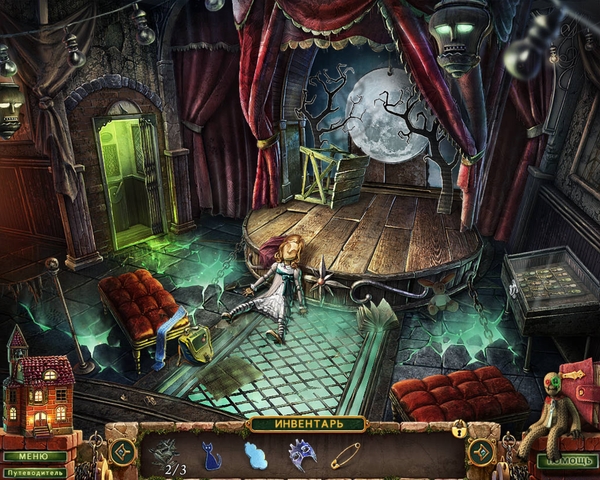The image size is (600, 480).
Task: Toggle the inventory padlock
Action: coord(459,429)
